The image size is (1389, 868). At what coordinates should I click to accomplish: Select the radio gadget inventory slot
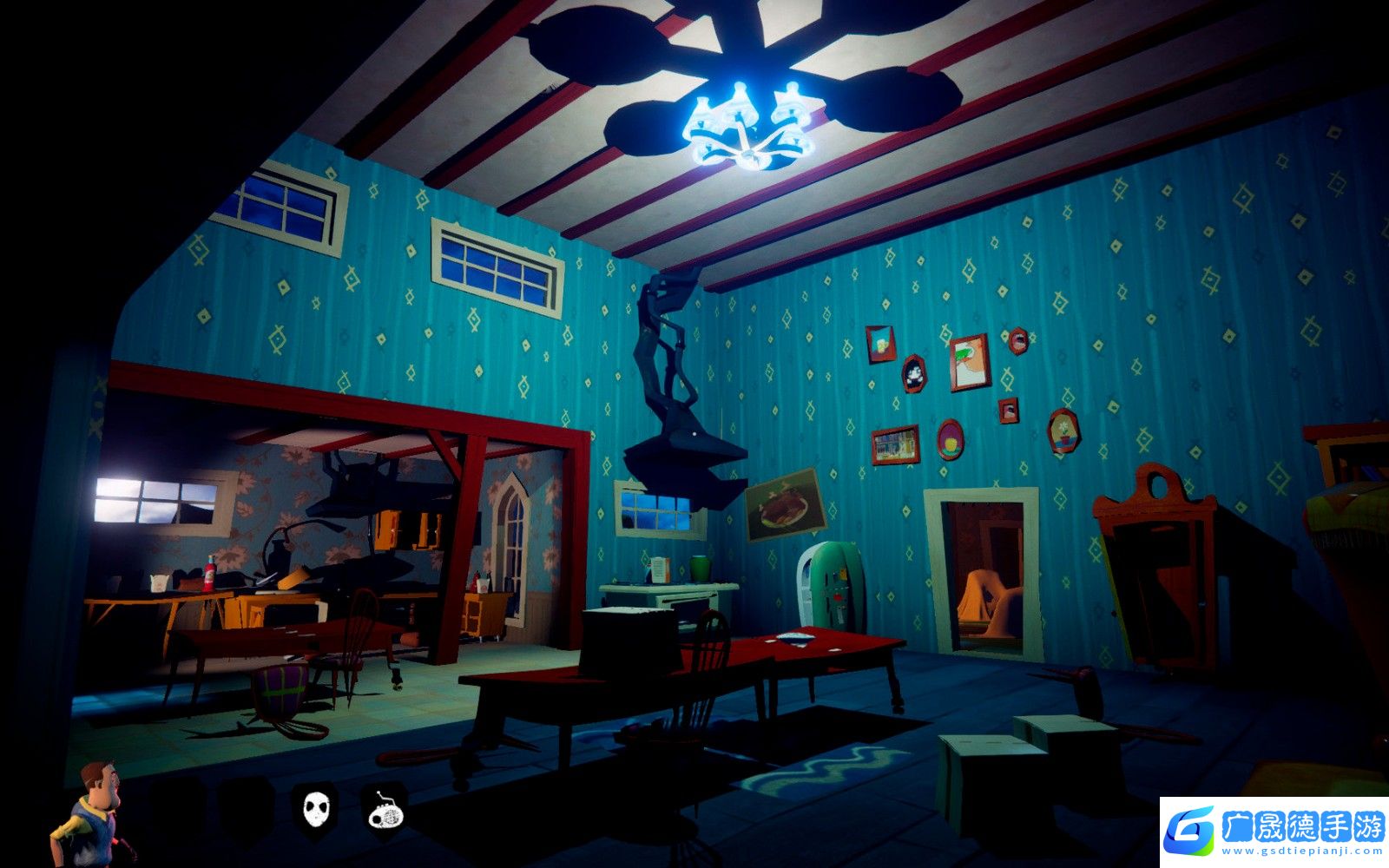(385, 809)
